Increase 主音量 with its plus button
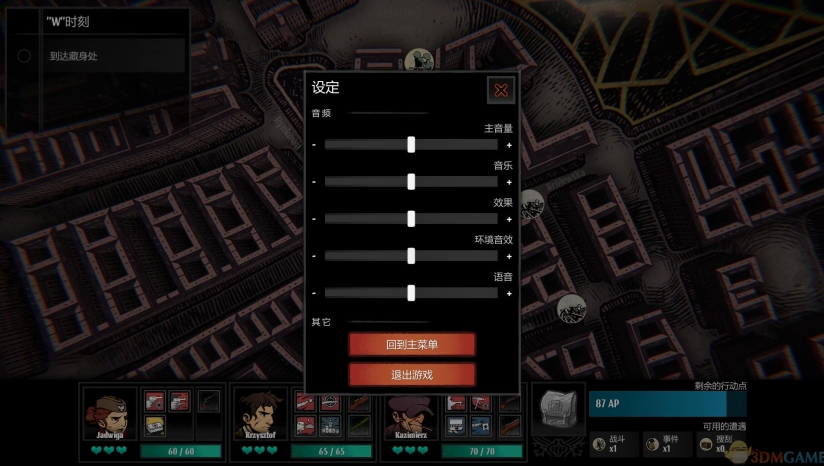Image resolution: width=824 pixels, height=466 pixels. click(509, 145)
